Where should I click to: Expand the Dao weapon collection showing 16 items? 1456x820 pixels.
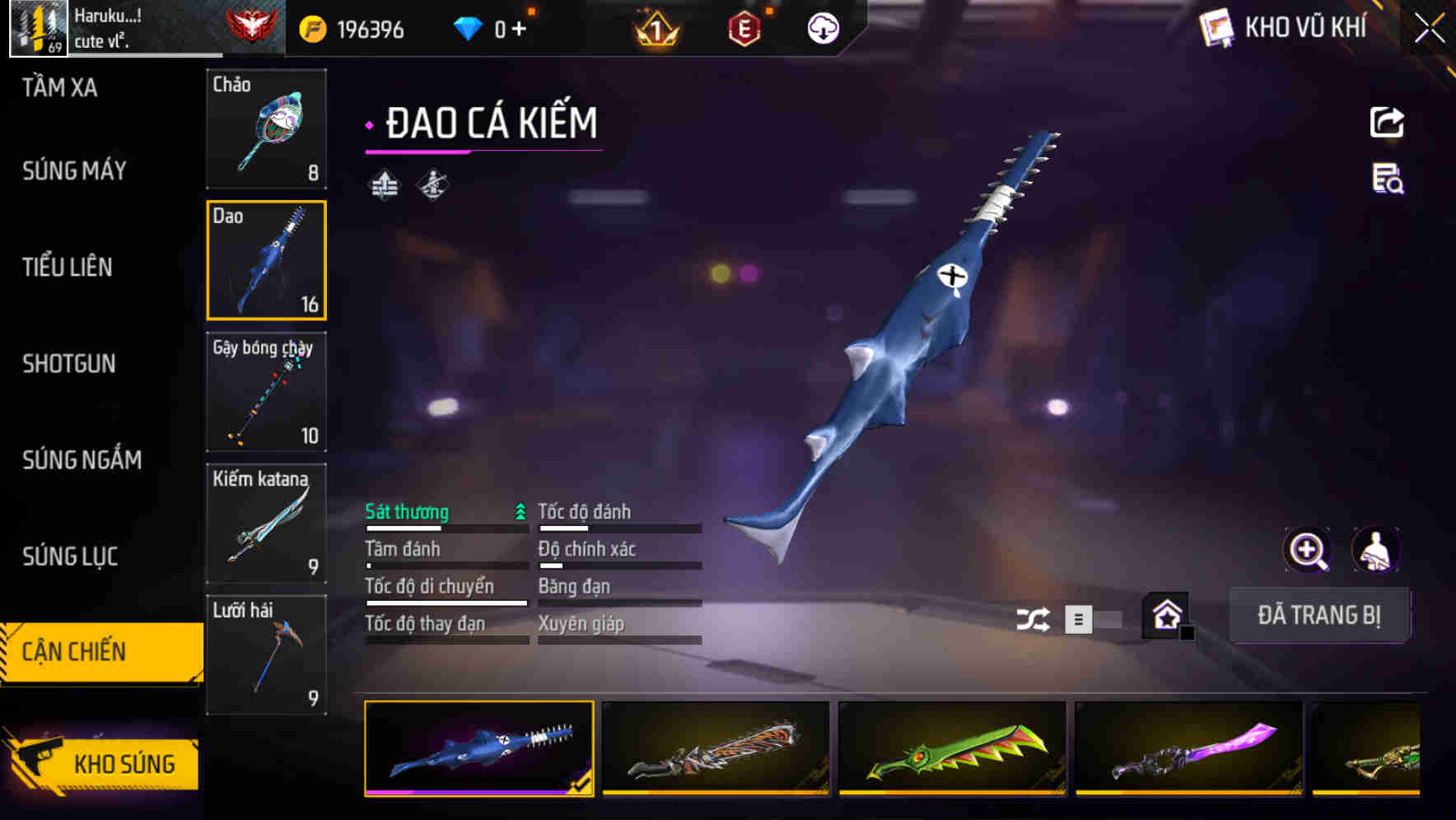[x=266, y=260]
